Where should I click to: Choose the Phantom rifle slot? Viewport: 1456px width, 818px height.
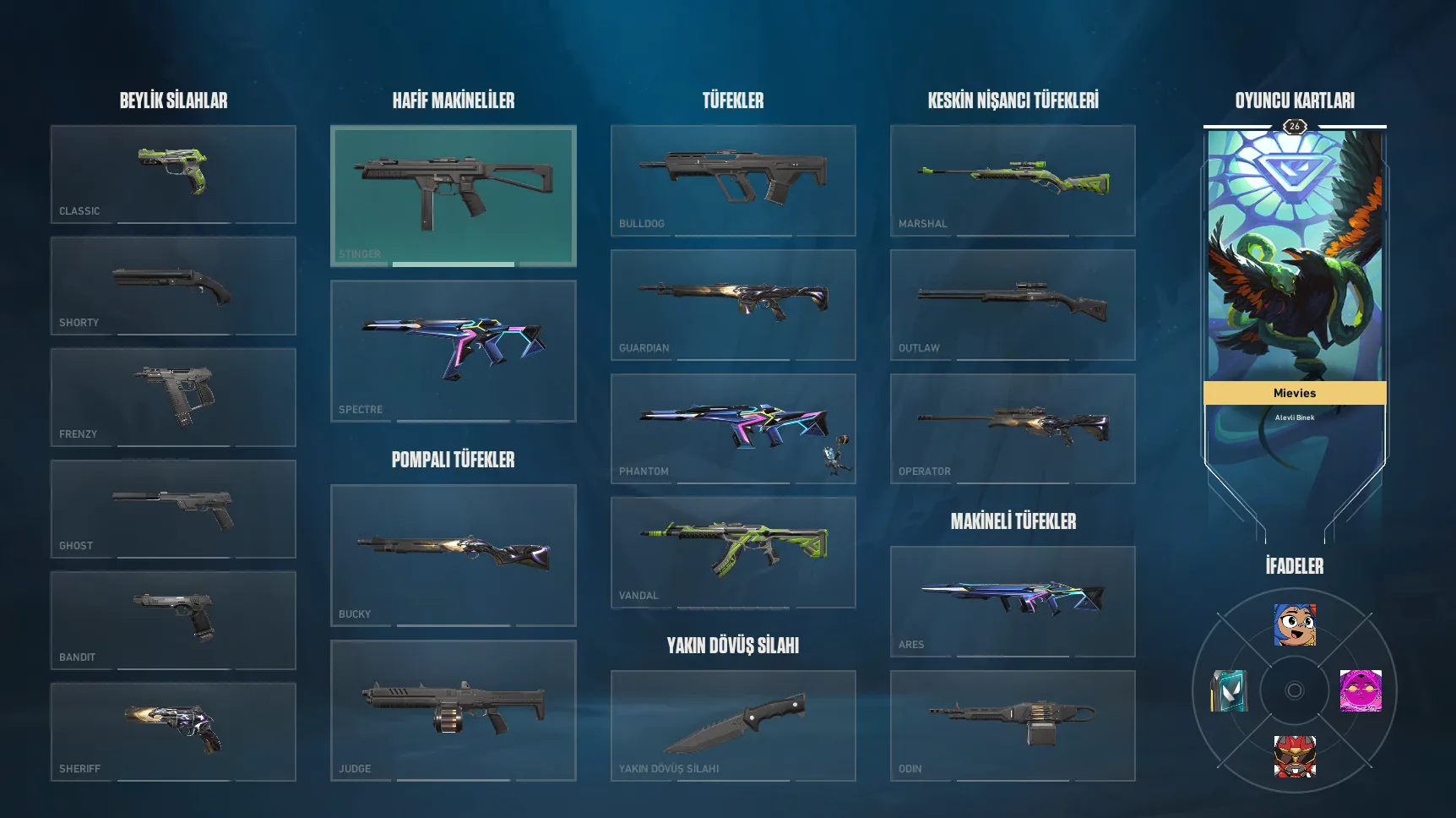(x=733, y=428)
